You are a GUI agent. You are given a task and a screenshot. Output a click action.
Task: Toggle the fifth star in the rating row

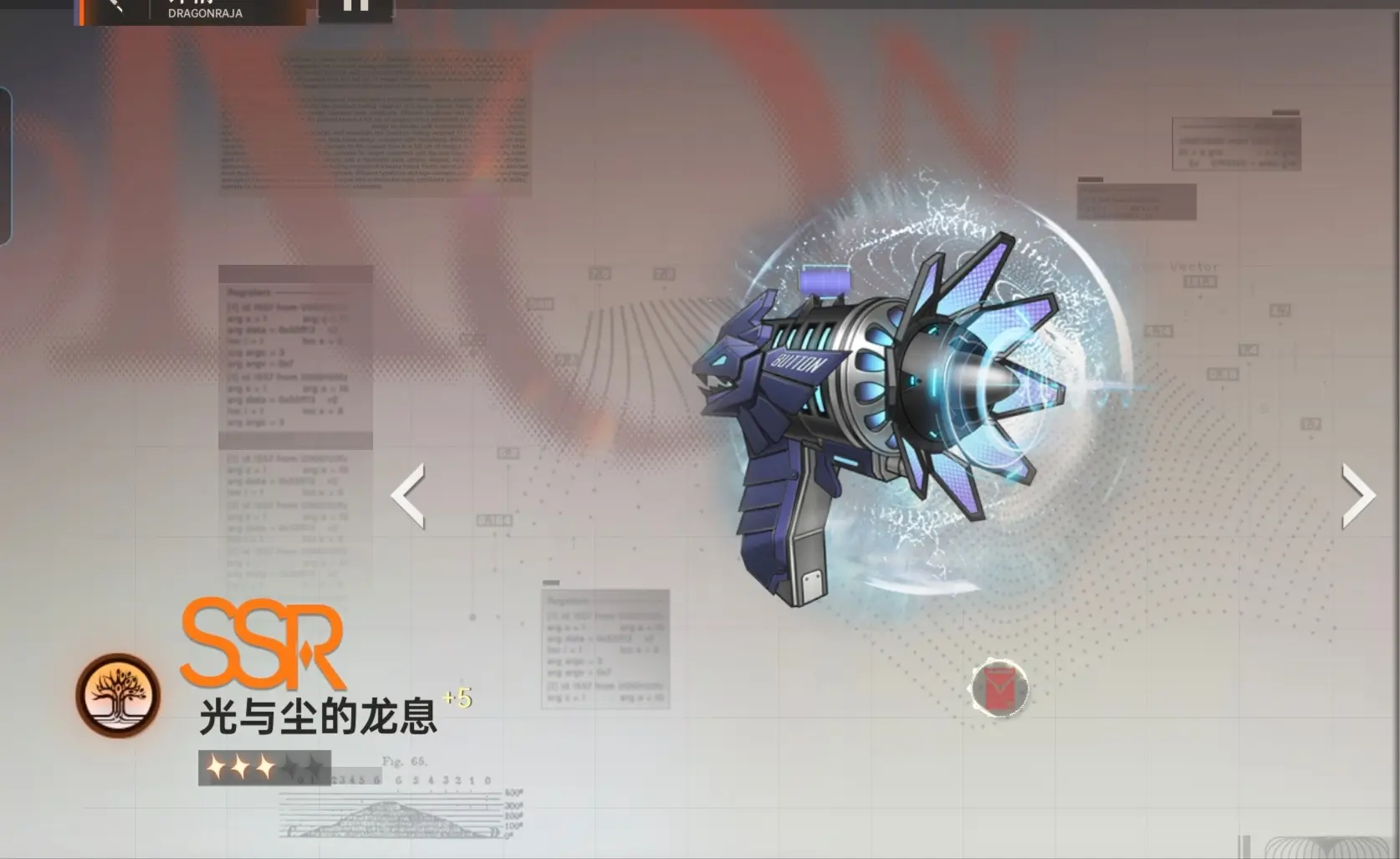pyautogui.click(x=314, y=765)
